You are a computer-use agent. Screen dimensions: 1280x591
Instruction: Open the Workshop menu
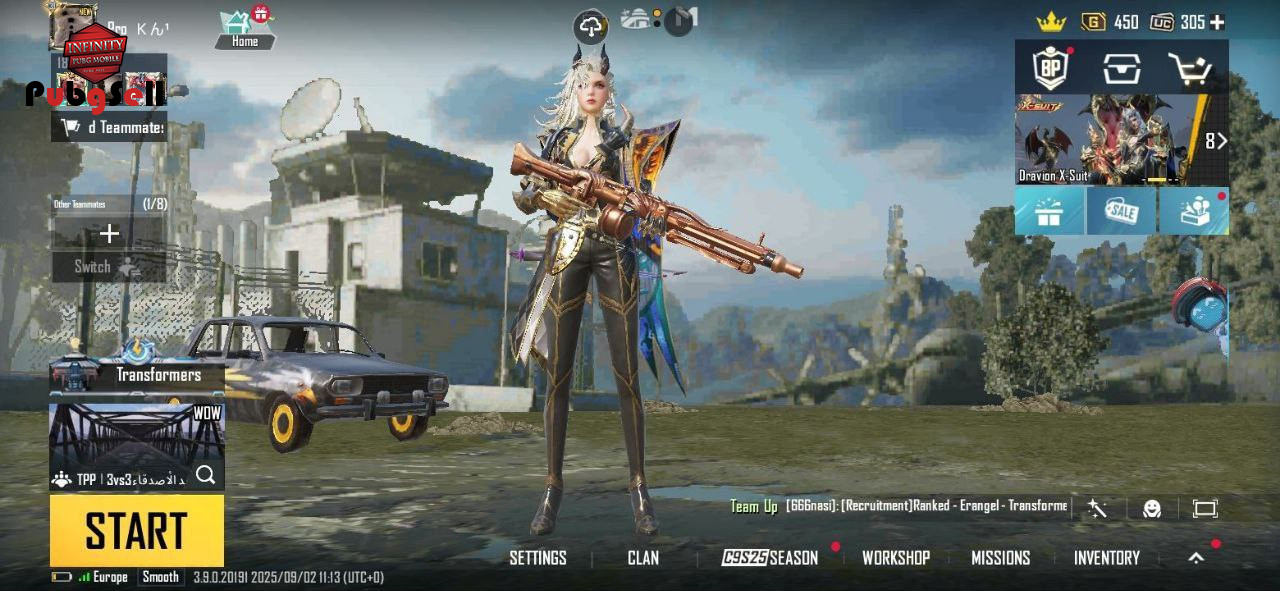coord(896,558)
